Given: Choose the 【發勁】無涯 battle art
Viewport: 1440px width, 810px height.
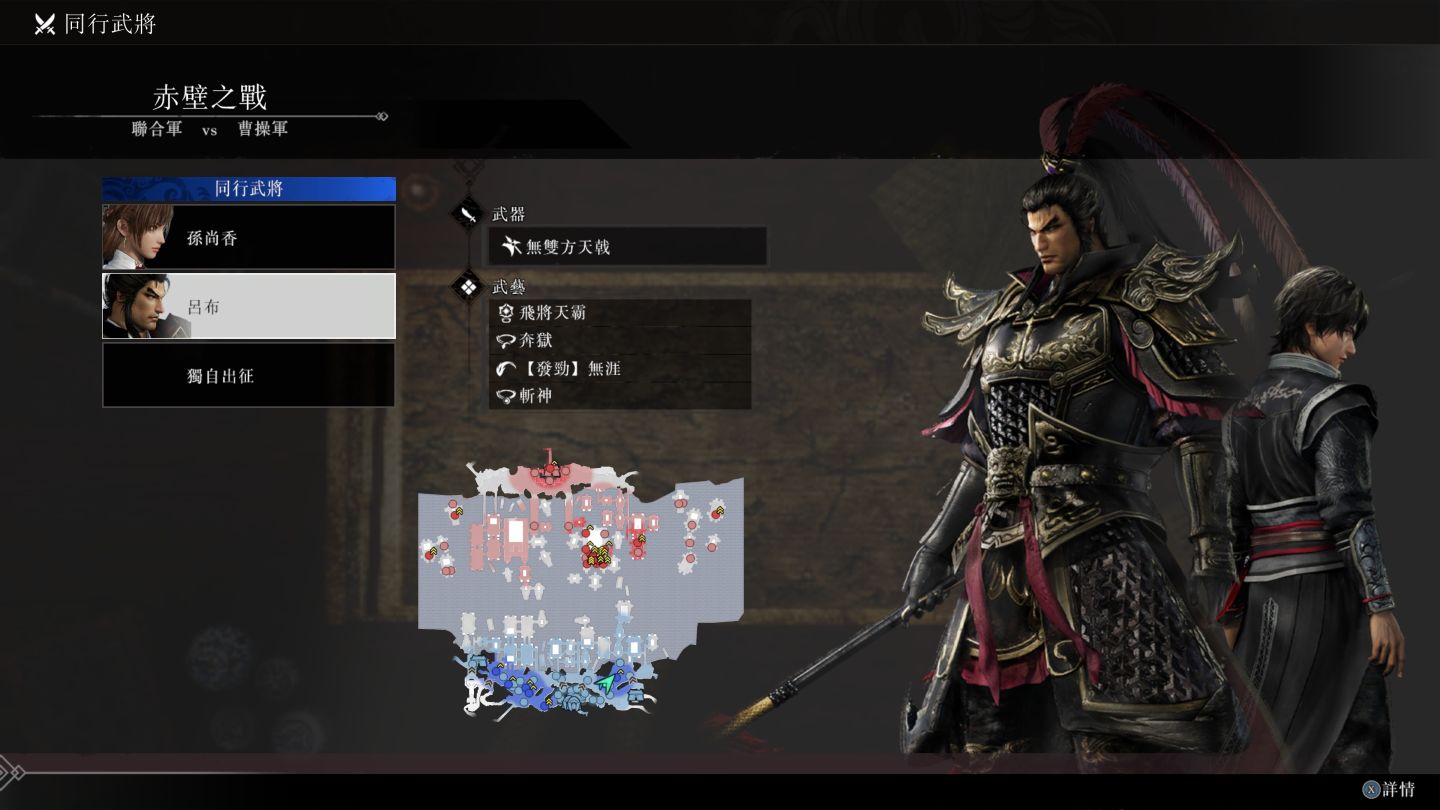Looking at the screenshot, I should (x=620, y=369).
